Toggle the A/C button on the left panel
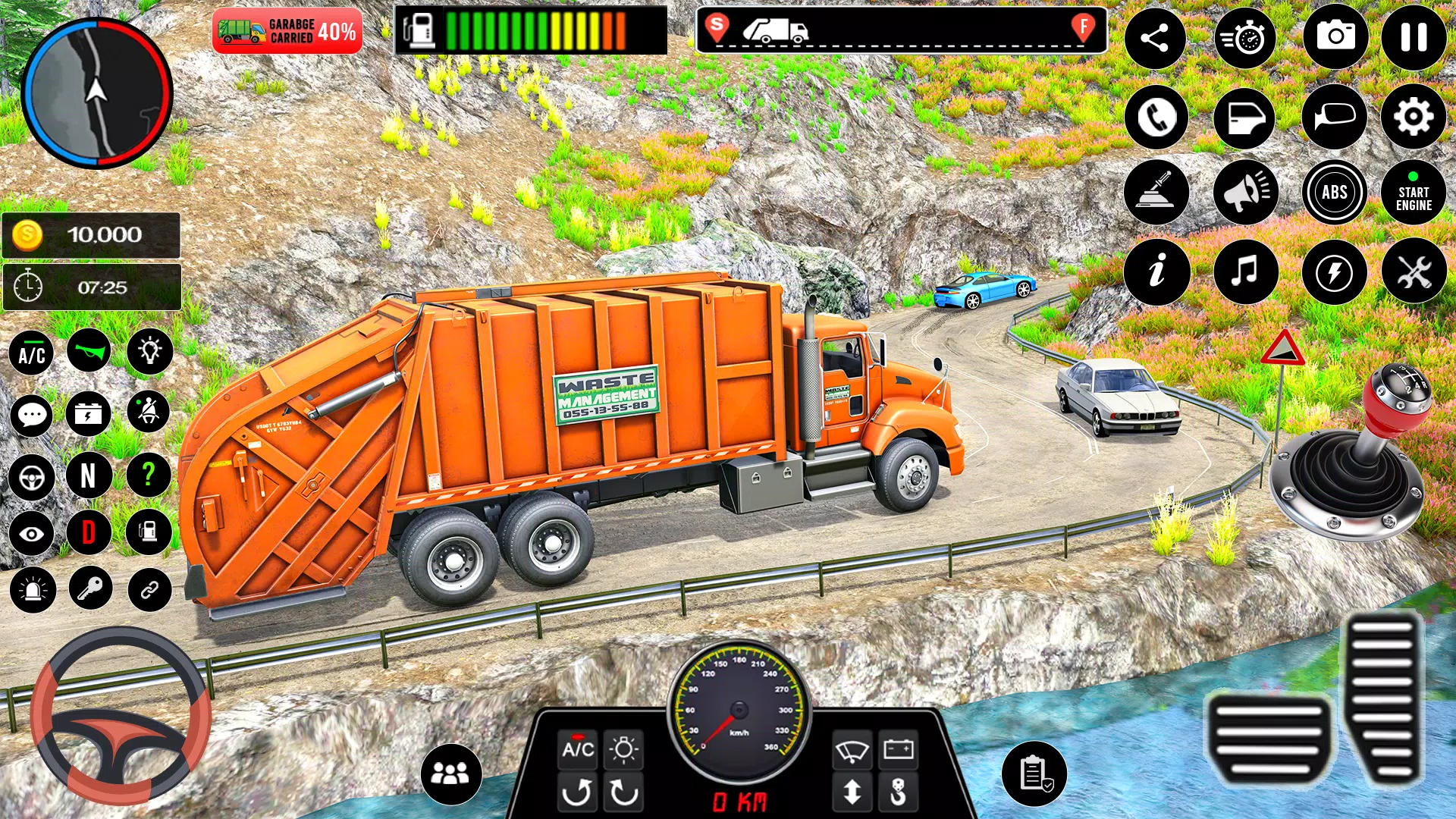 [x=32, y=353]
